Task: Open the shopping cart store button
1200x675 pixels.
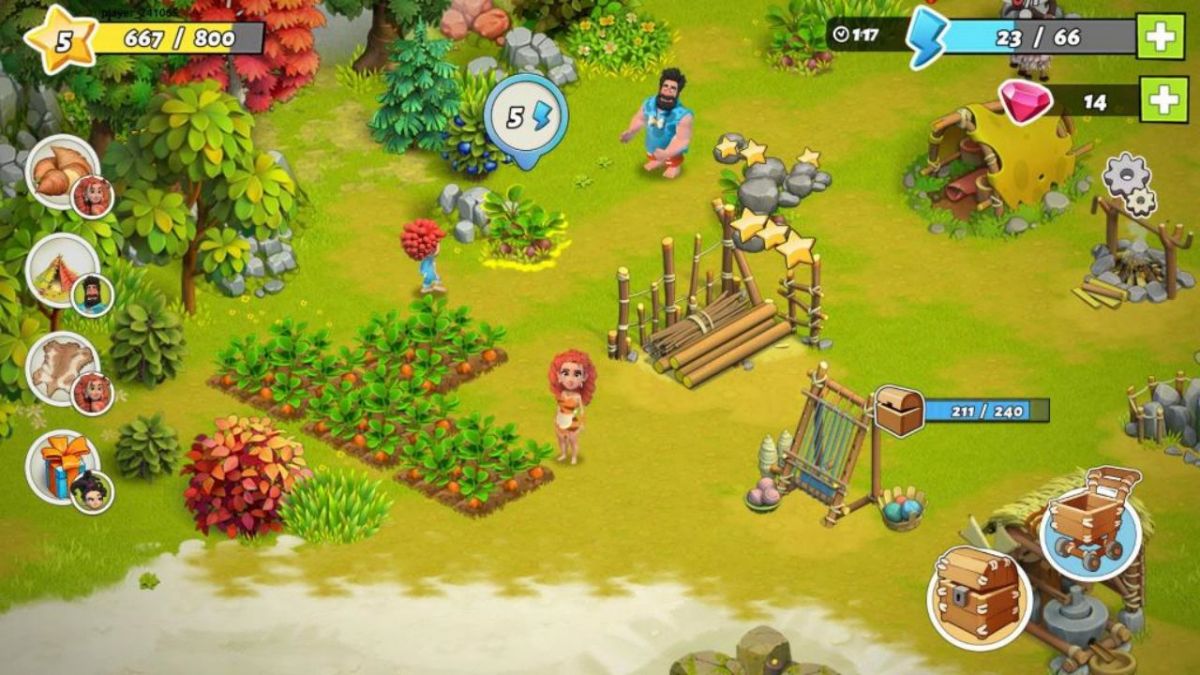Action: click(x=1090, y=527)
